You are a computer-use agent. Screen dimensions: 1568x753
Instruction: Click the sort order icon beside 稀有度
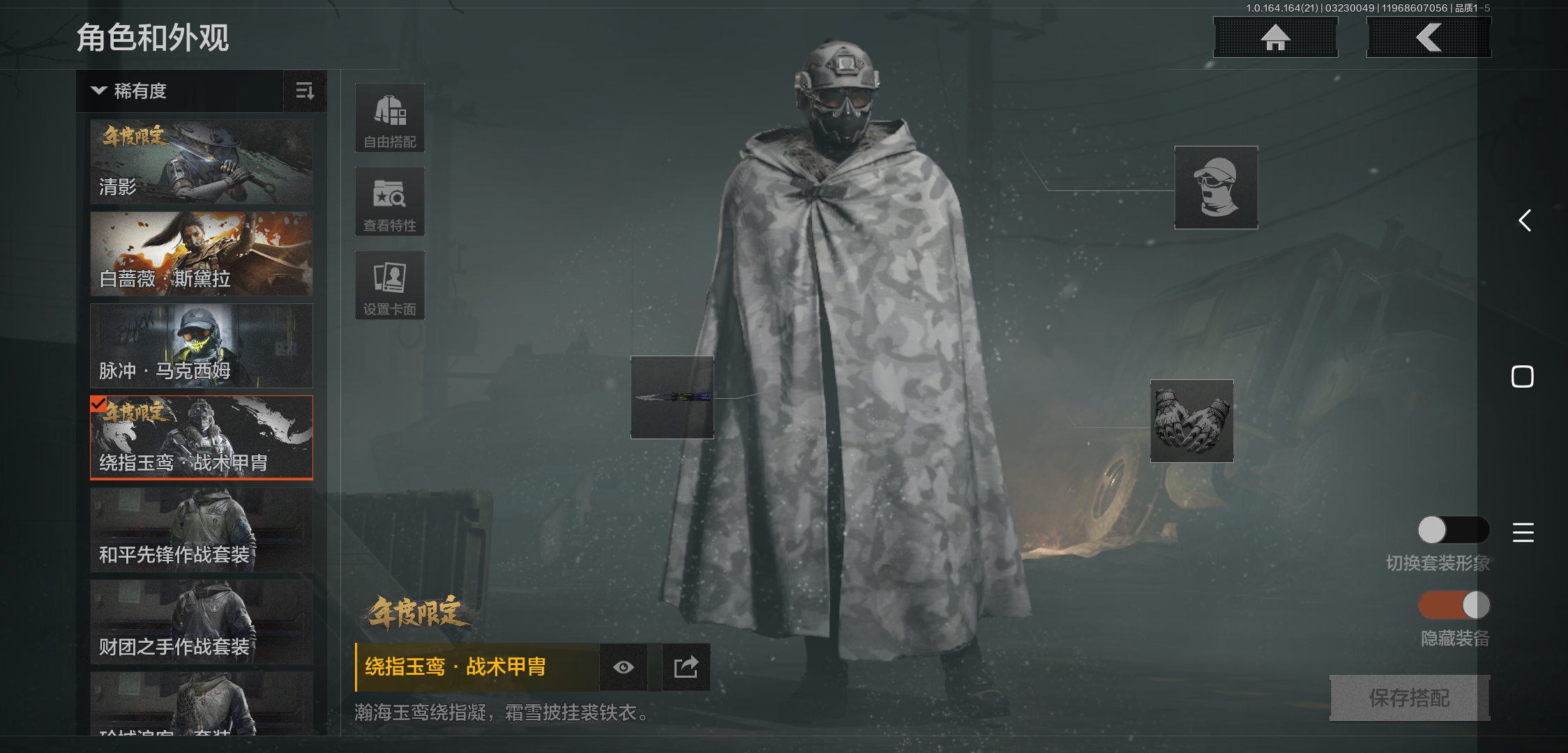pyautogui.click(x=305, y=91)
